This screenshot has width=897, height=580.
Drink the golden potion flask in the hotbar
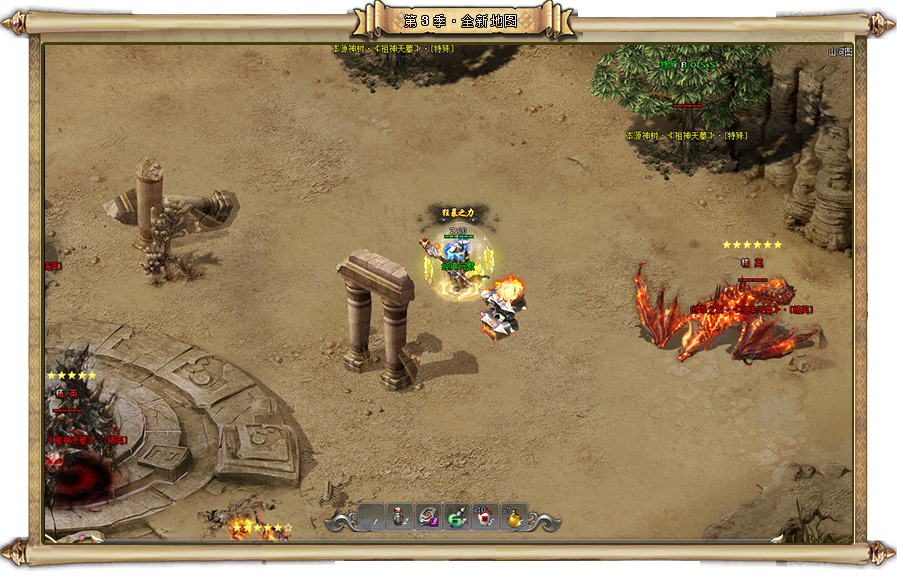coord(513,517)
